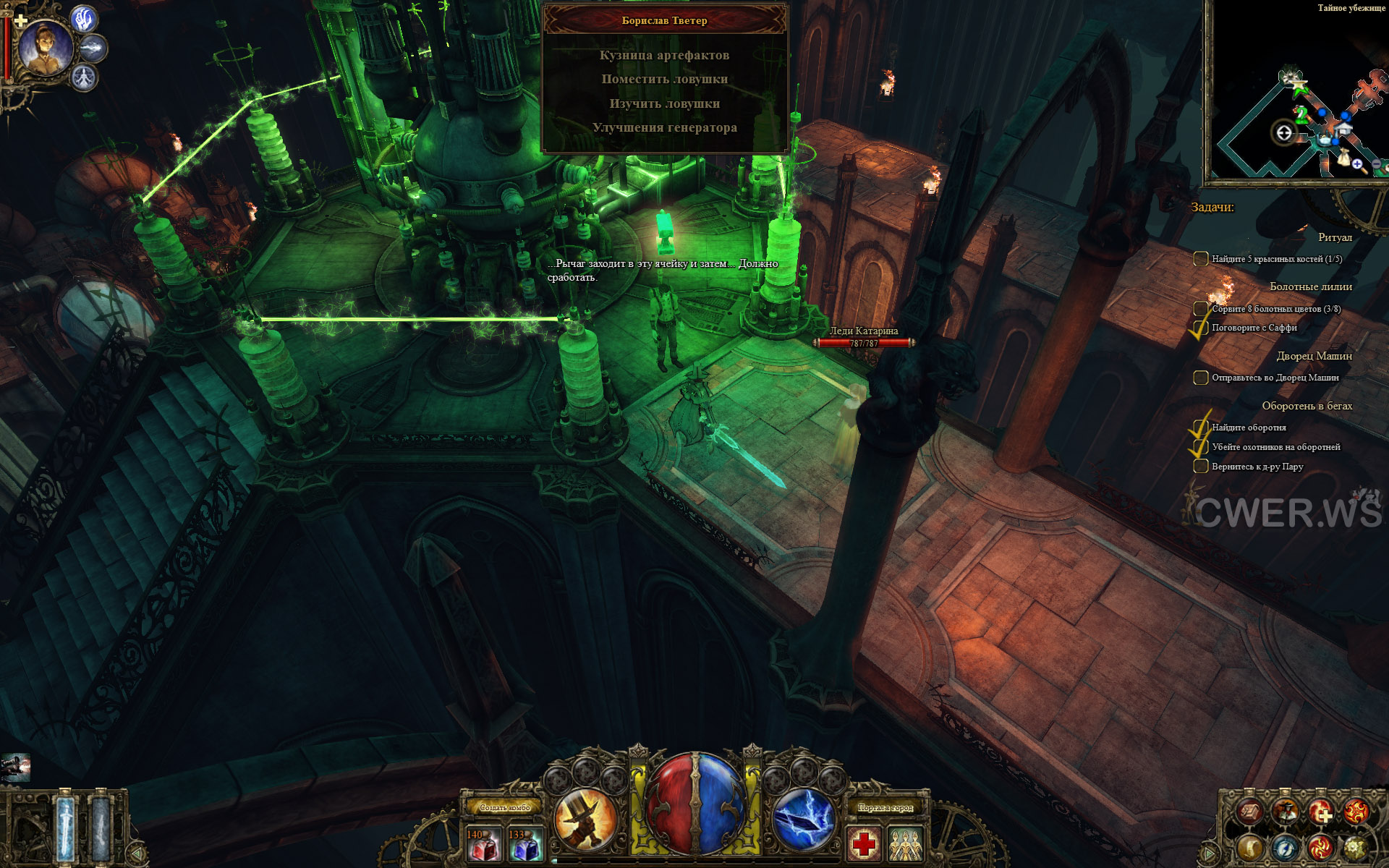Click the red cross healing icon
Image resolution: width=1389 pixels, height=868 pixels.
point(864,843)
